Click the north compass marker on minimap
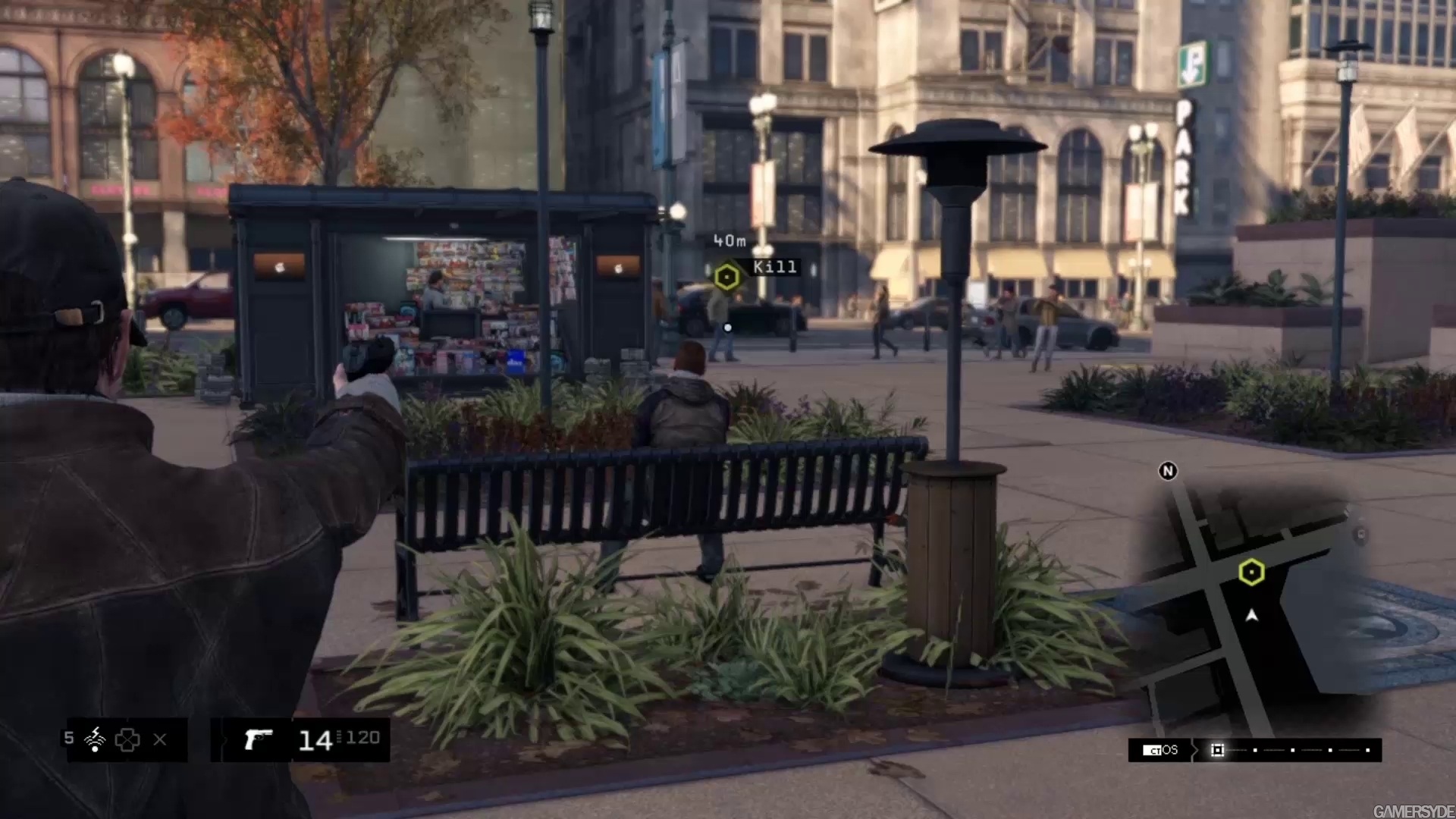The height and width of the screenshot is (819, 1456). pos(1168,471)
